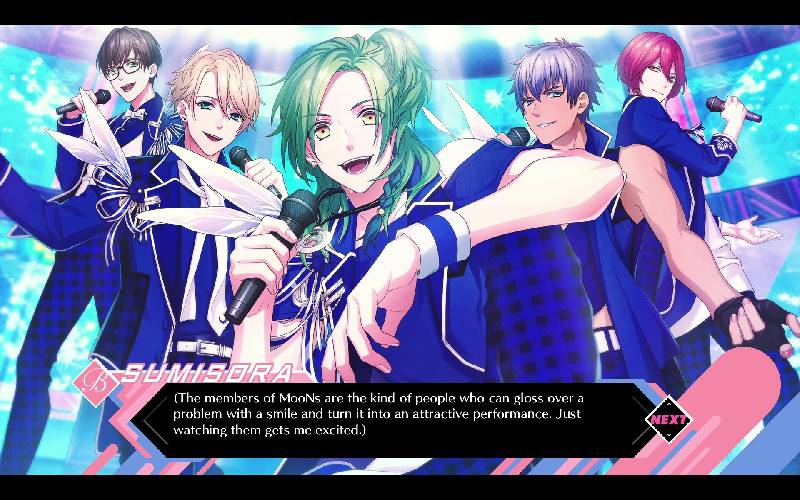Click the NEXT button to advance dialogue
Viewport: 800px width, 500px height.
(668, 419)
